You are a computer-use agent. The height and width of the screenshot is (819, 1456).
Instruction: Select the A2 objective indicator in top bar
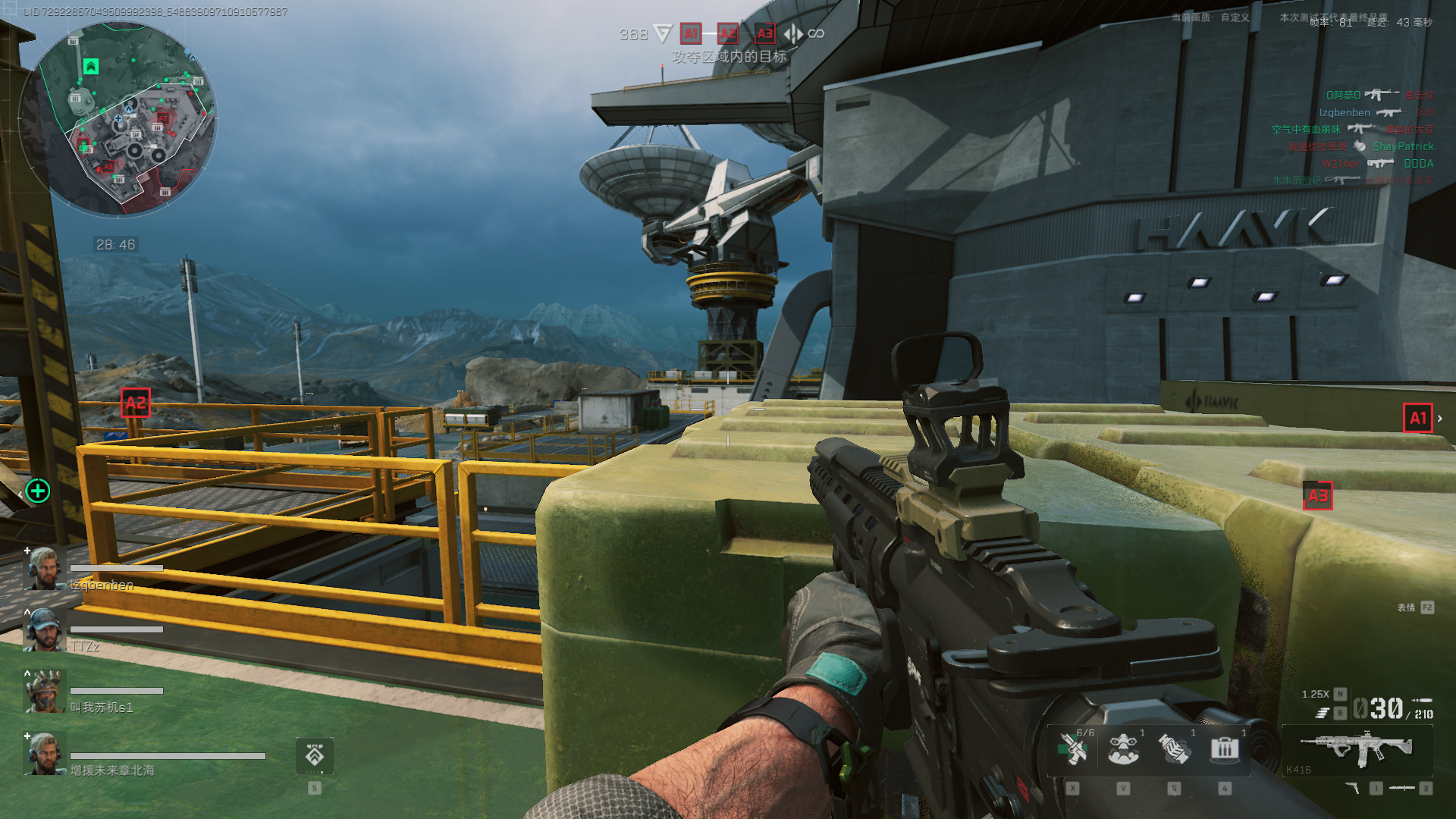point(728,33)
